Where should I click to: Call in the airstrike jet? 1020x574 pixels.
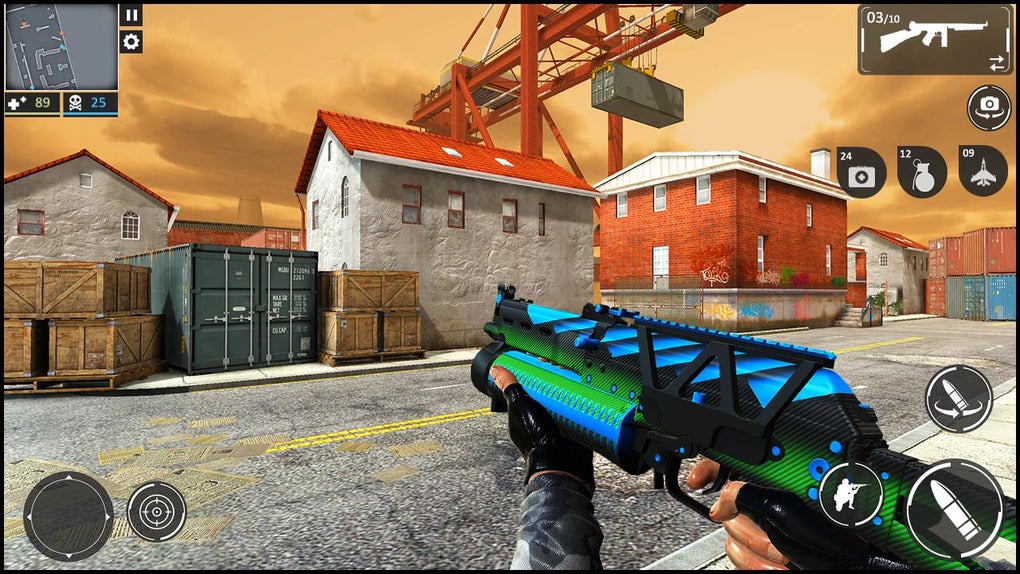point(982,171)
